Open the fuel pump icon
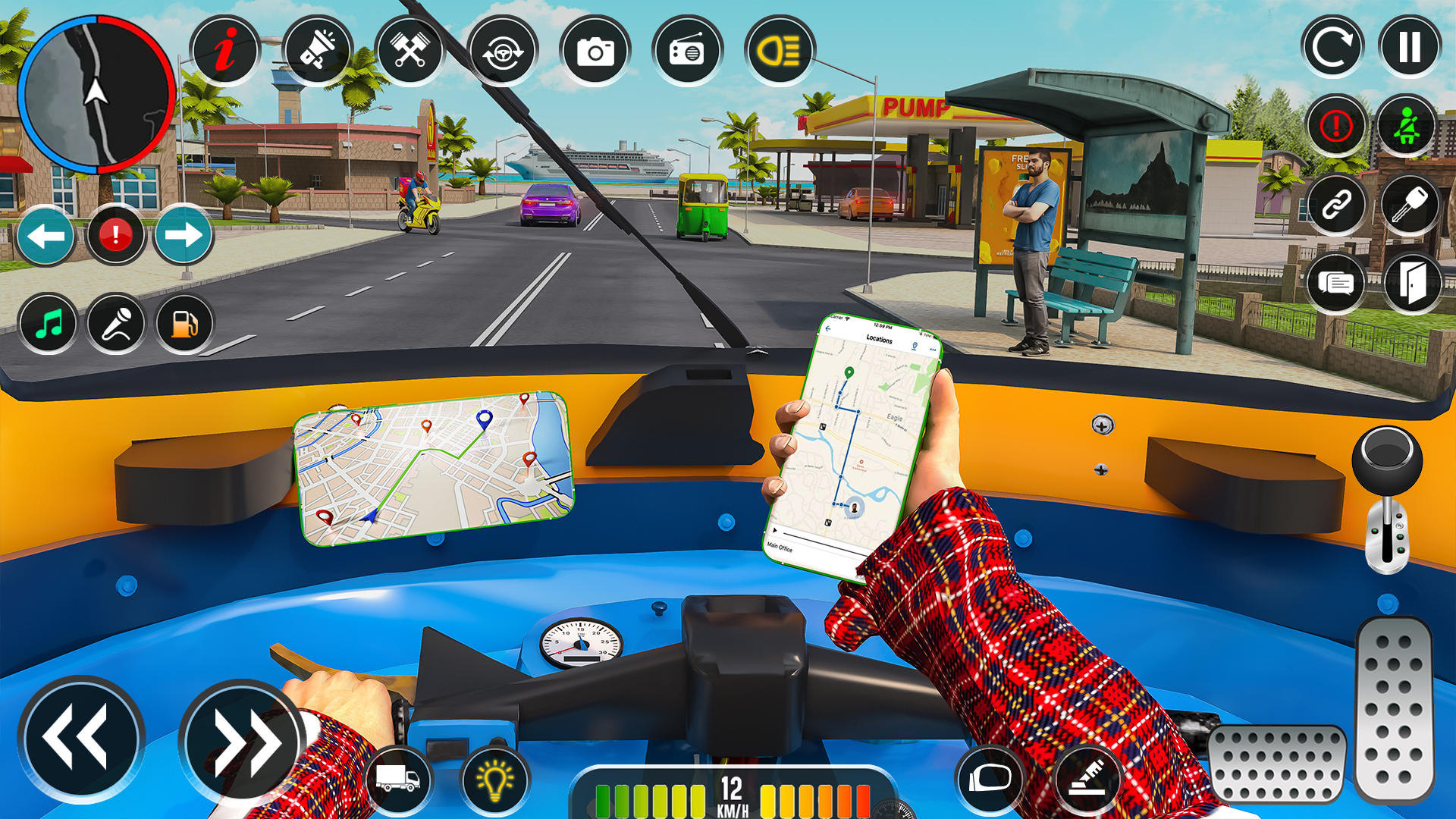 coord(183,324)
